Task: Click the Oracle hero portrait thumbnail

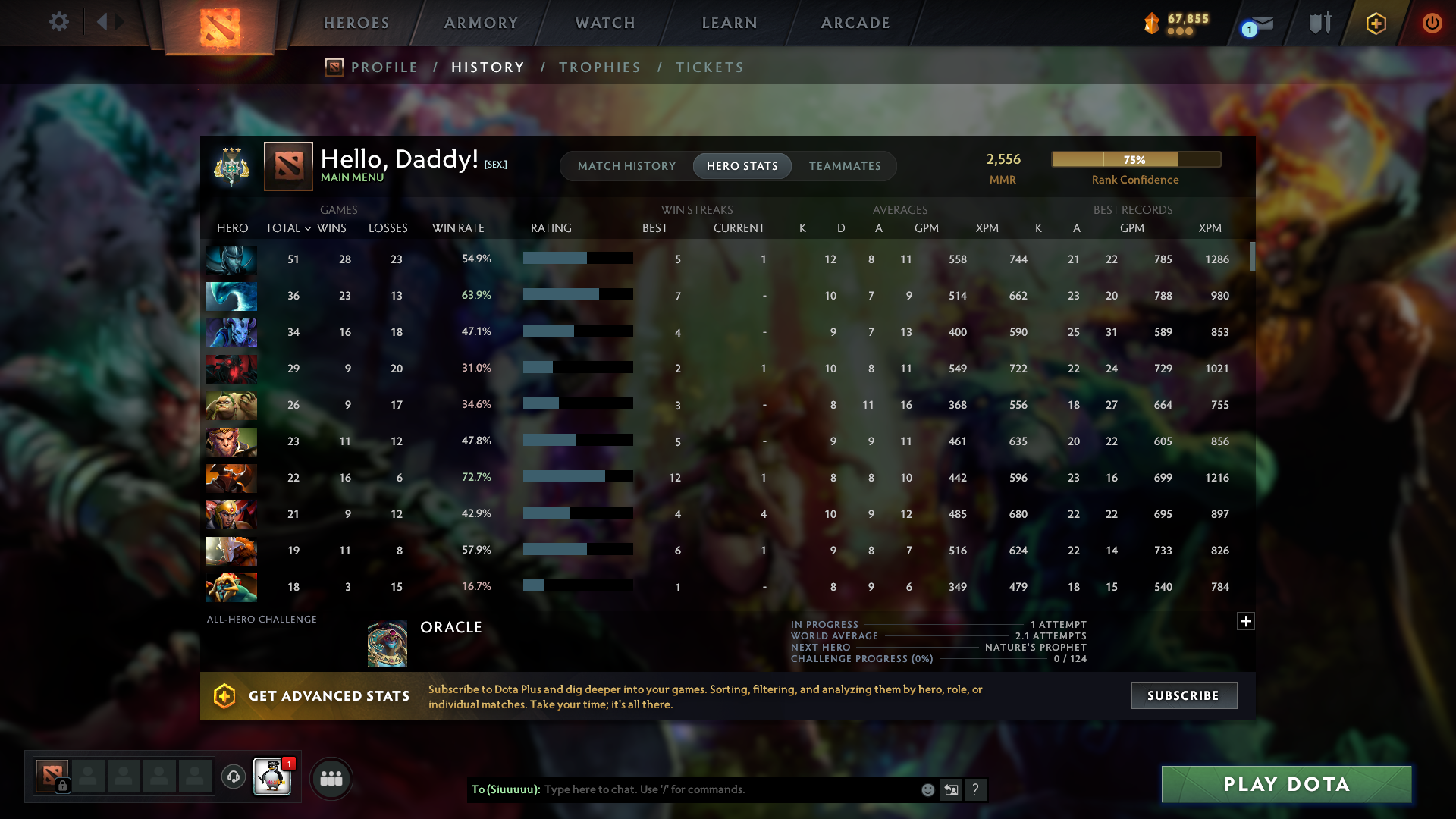Action: click(x=387, y=642)
